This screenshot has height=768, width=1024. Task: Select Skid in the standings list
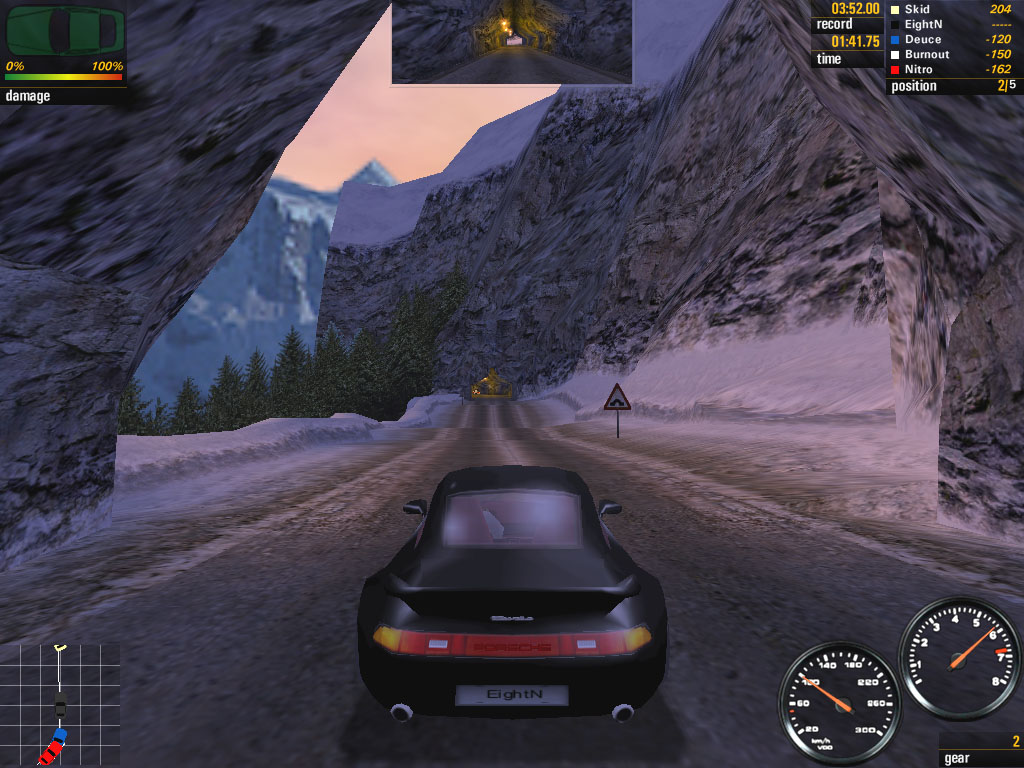pyautogui.click(x=917, y=9)
